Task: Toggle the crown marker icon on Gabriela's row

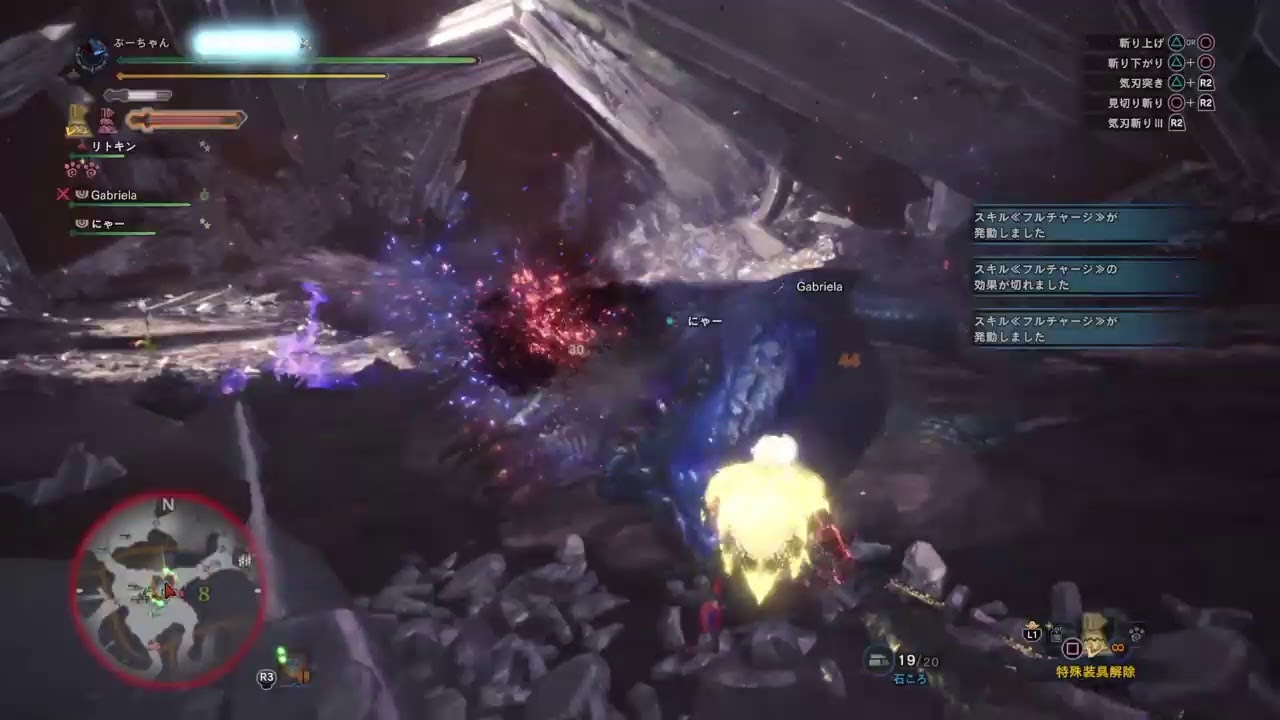Action: tap(82, 194)
